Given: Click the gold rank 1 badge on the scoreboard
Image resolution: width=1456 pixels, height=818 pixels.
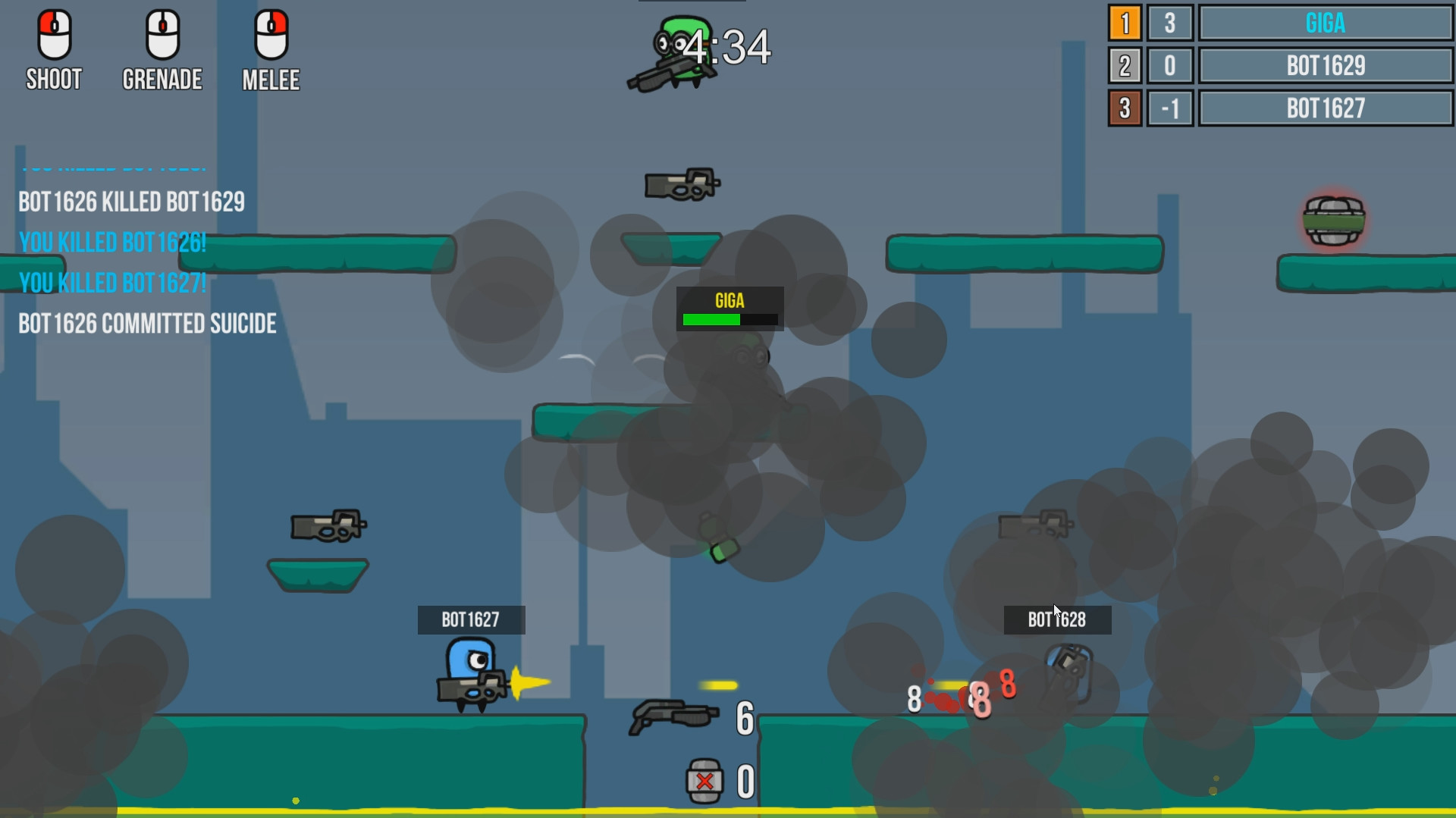Looking at the screenshot, I should pyautogui.click(x=1125, y=24).
